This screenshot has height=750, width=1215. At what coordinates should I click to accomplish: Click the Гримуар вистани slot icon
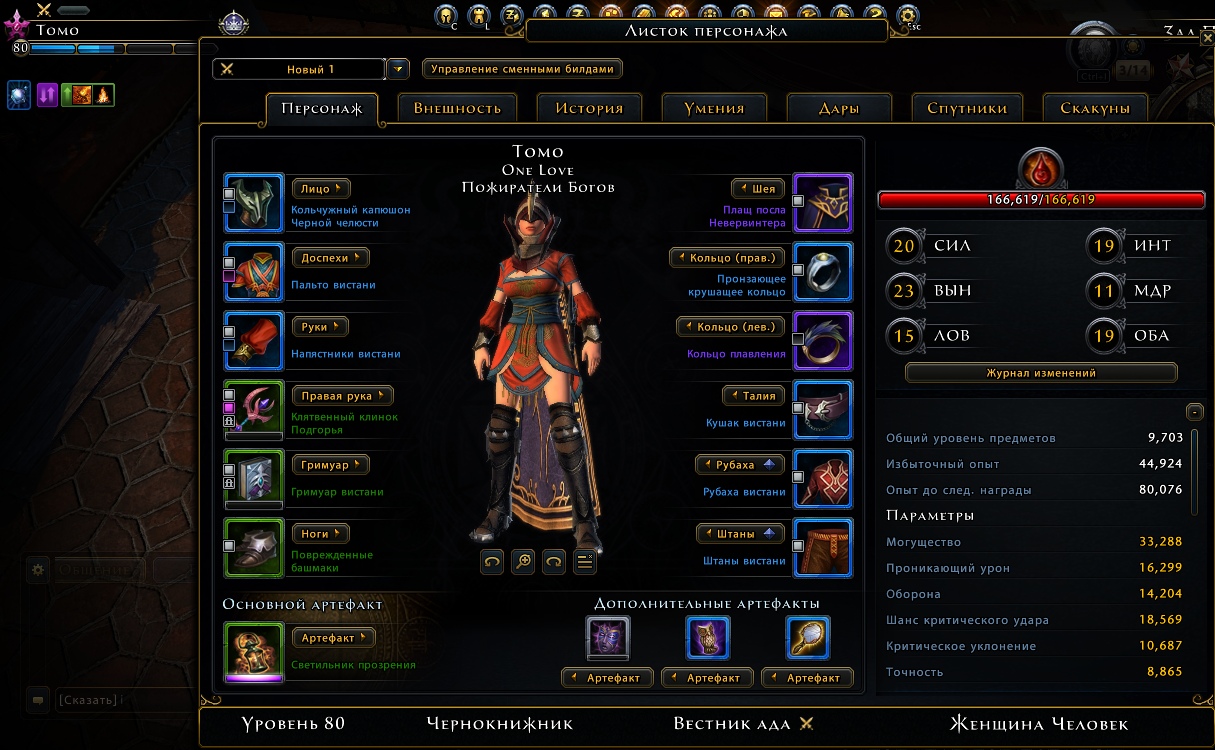coord(254,479)
